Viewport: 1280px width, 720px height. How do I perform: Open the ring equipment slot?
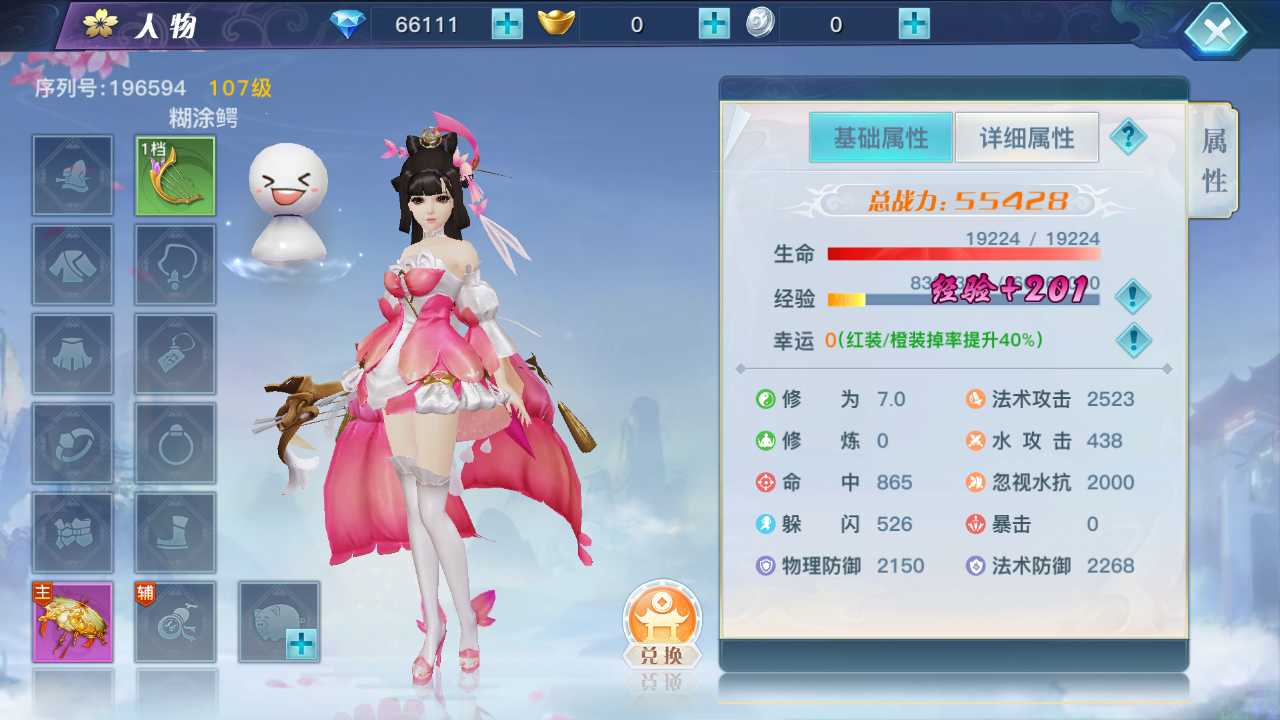[x=174, y=443]
